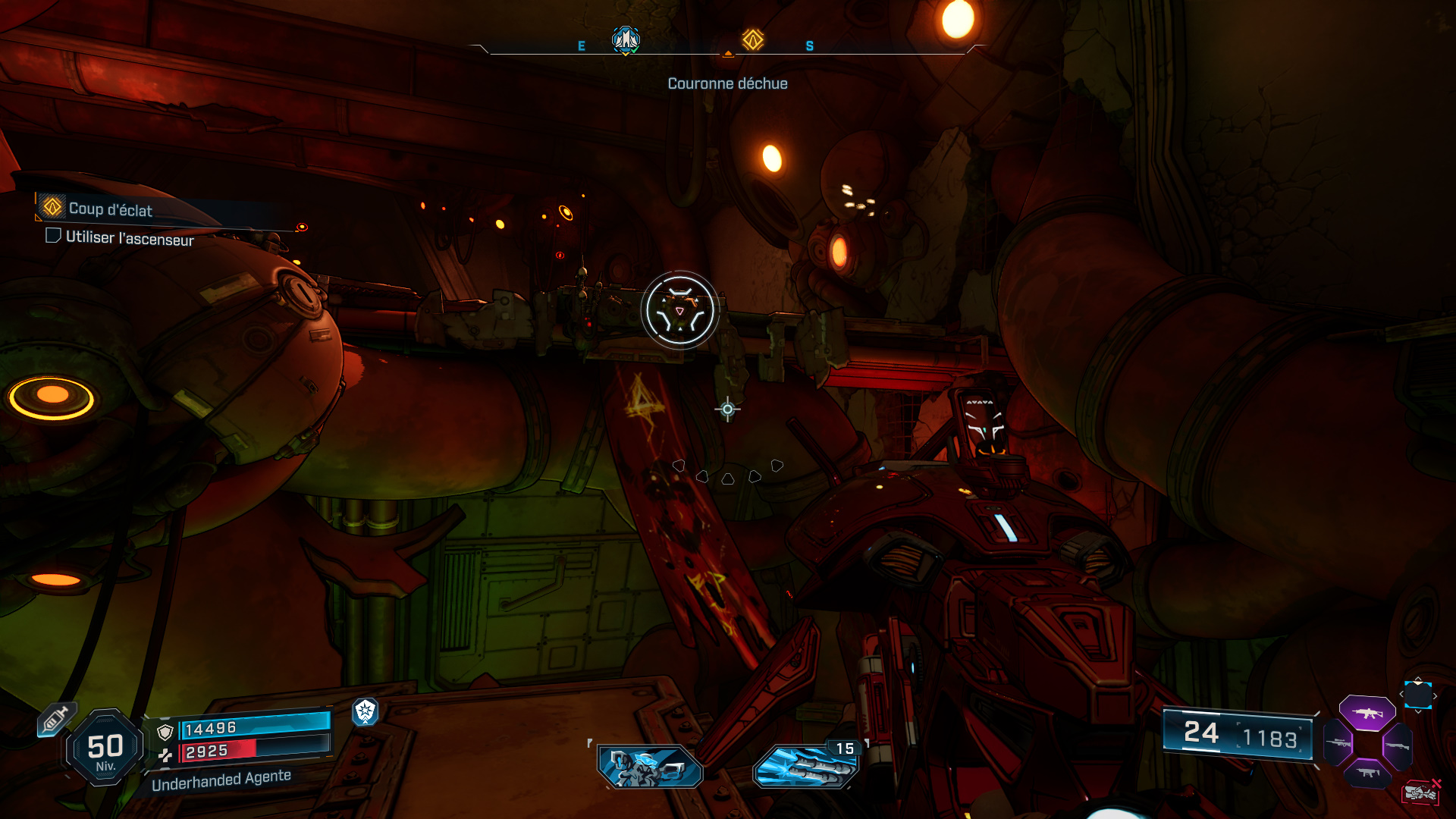Click the blue star shield badge icon
The width and height of the screenshot is (1456, 819).
(x=366, y=711)
